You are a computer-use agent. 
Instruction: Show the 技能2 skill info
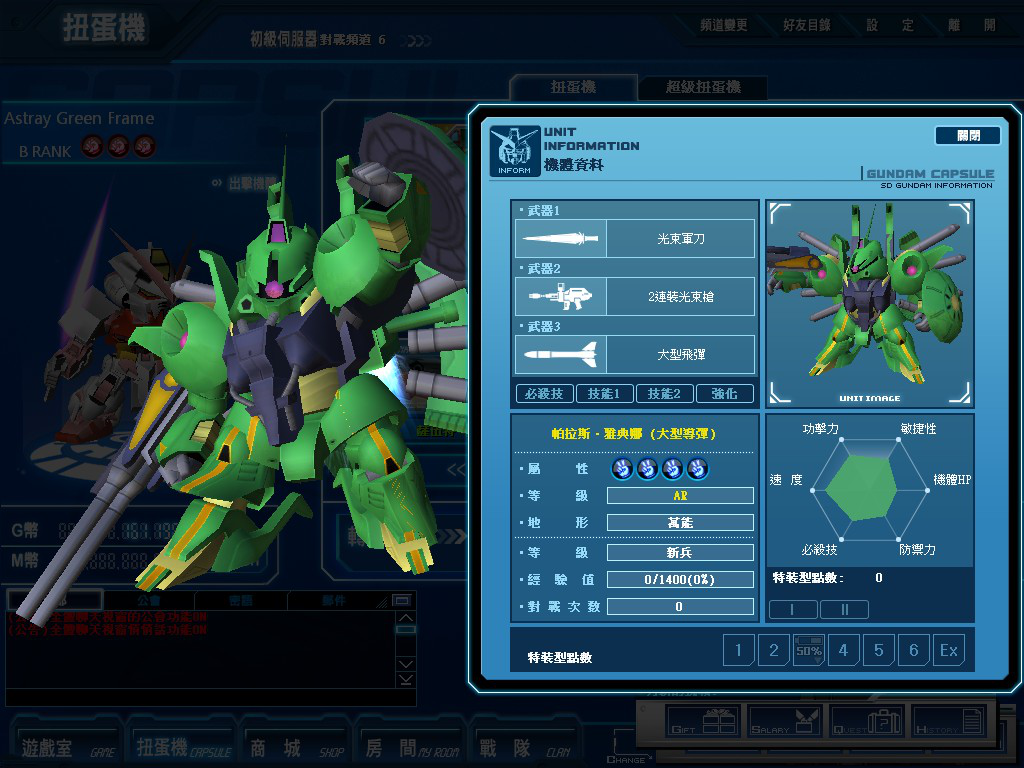[x=664, y=394]
